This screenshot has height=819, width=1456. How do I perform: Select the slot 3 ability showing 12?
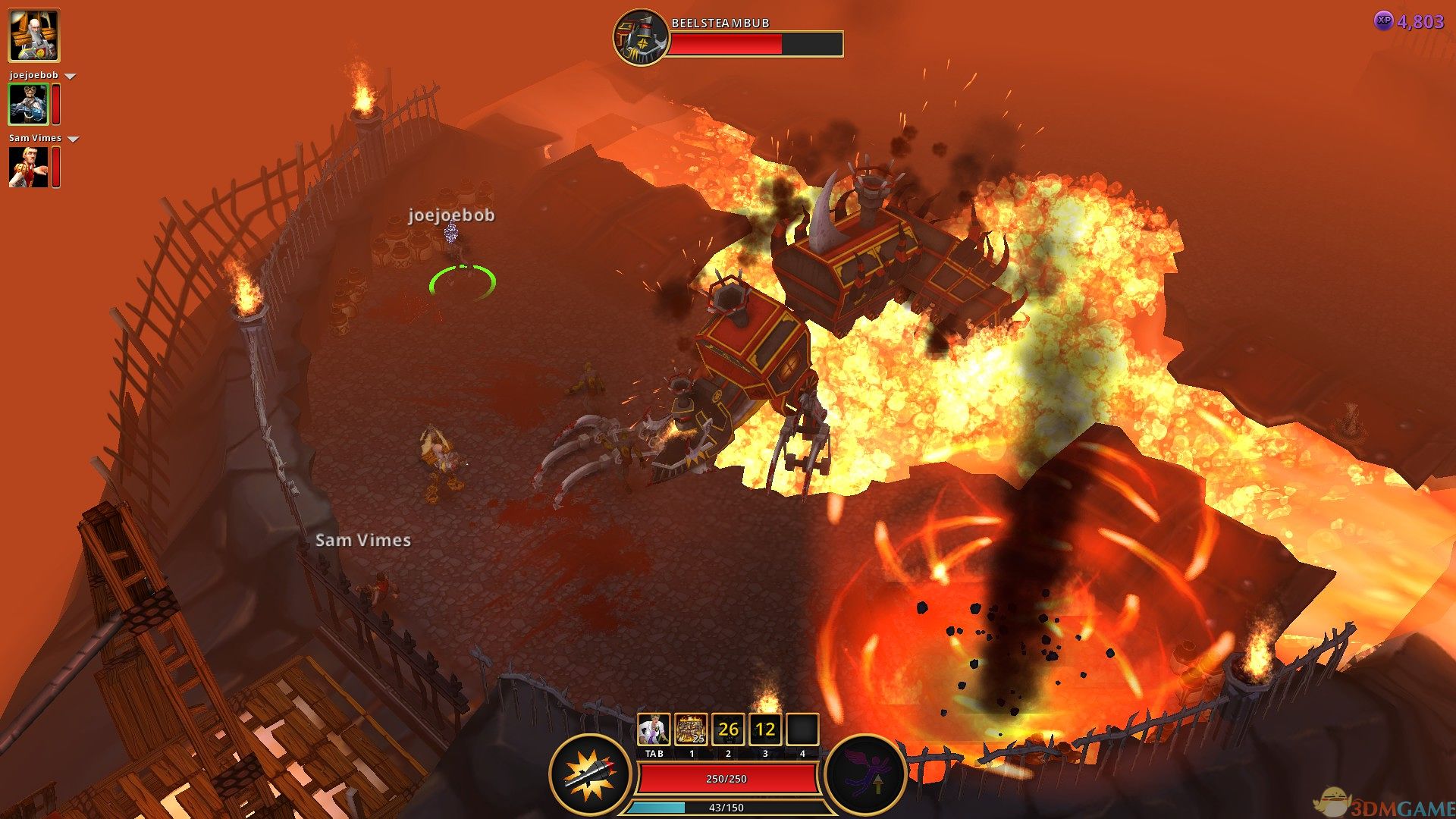765,730
